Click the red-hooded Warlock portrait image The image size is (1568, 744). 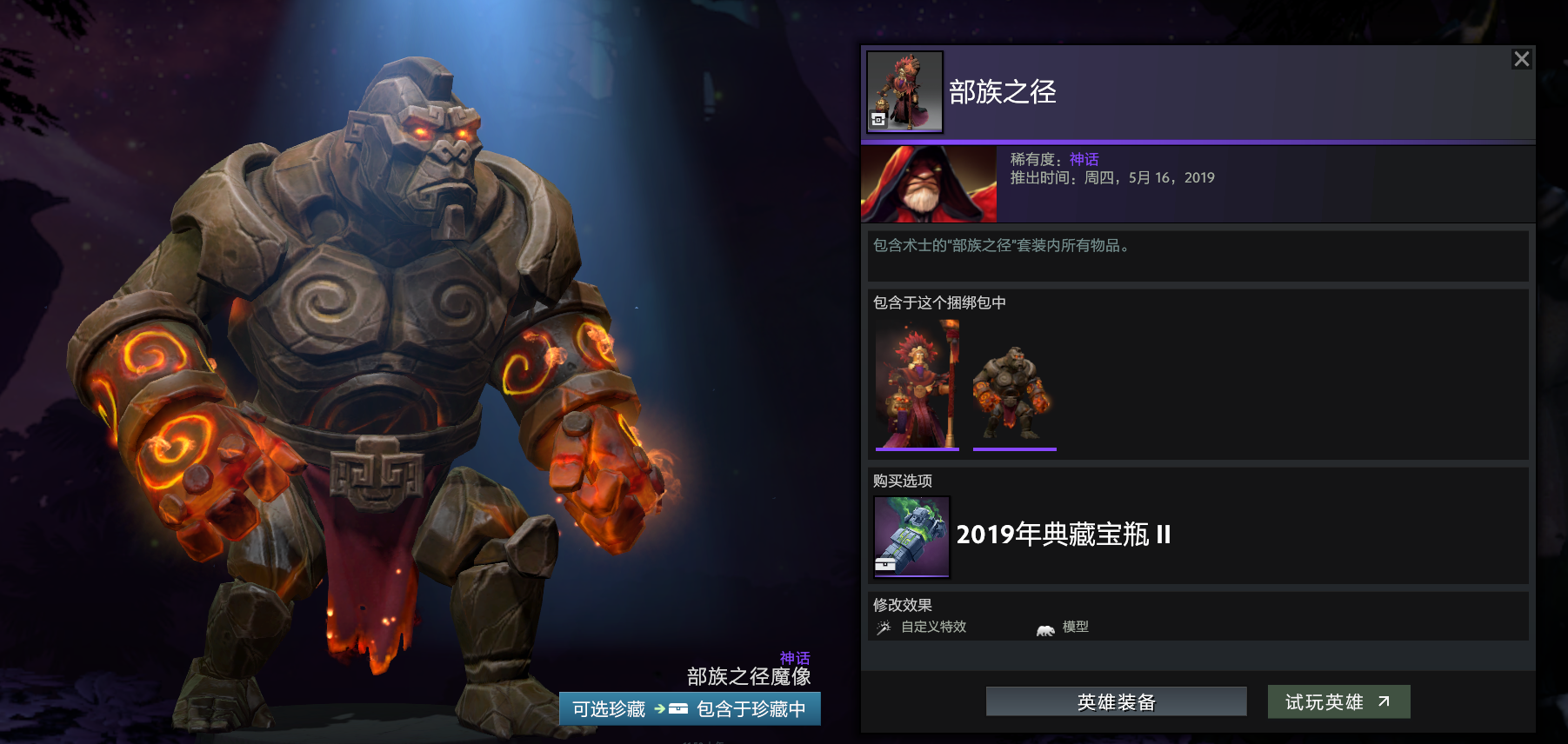click(x=927, y=183)
